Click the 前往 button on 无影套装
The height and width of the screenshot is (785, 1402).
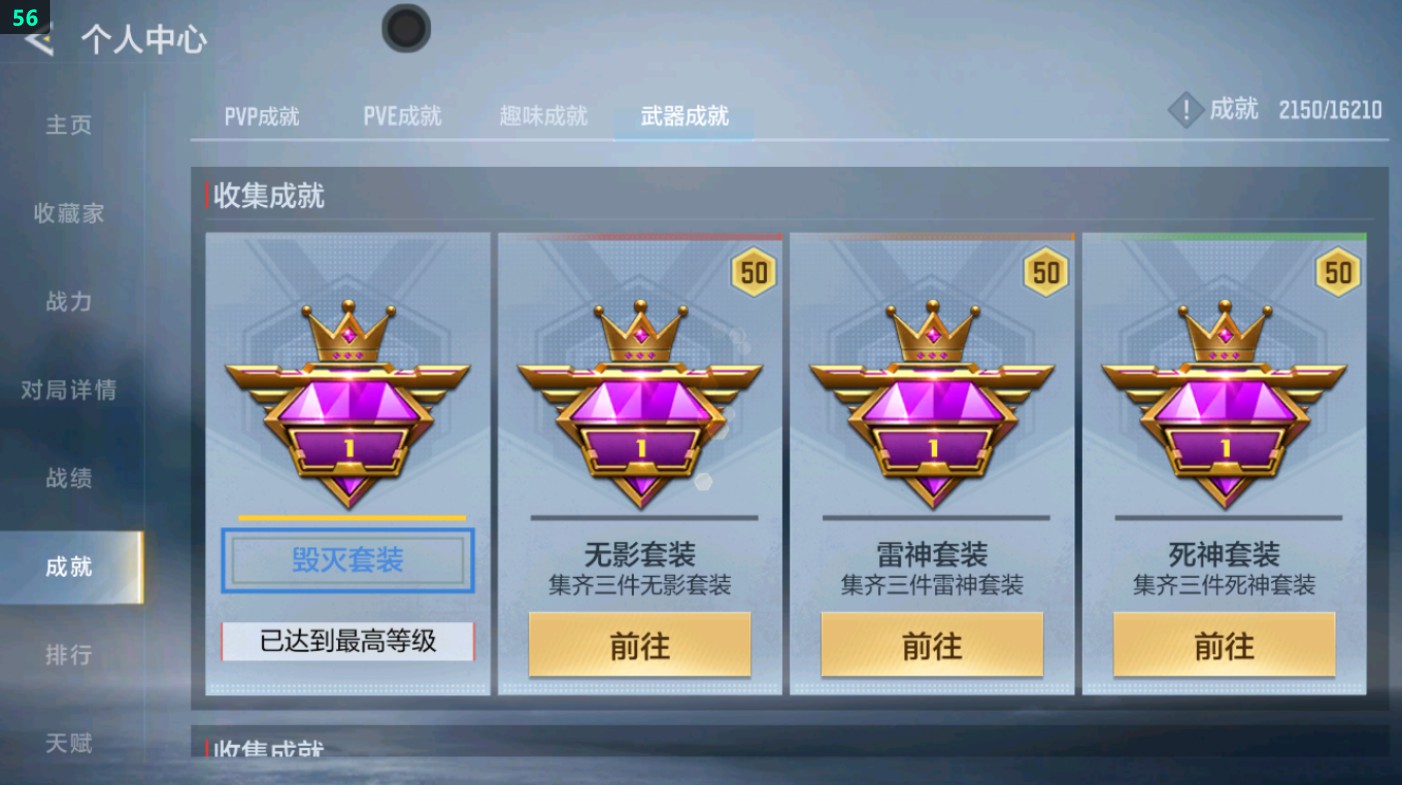click(x=638, y=646)
